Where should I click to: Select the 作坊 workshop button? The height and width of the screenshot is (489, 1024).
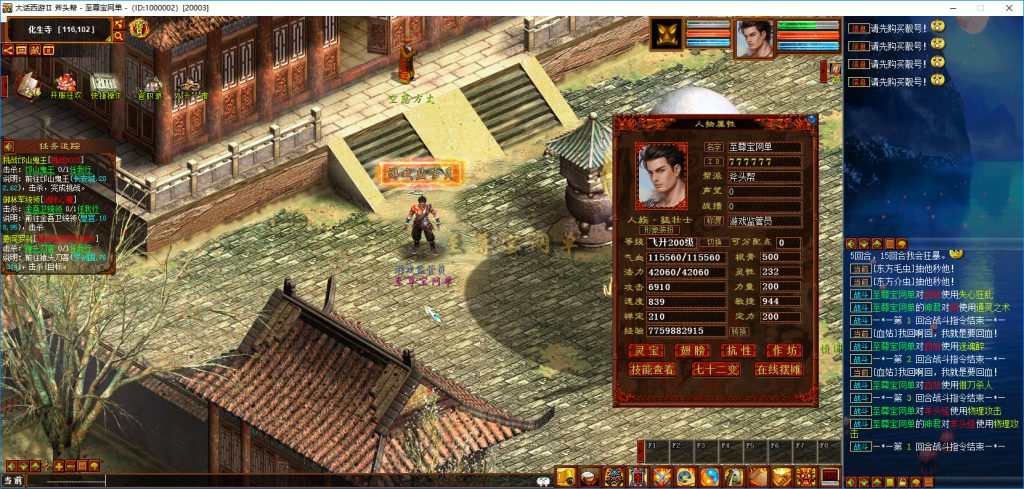coord(784,350)
